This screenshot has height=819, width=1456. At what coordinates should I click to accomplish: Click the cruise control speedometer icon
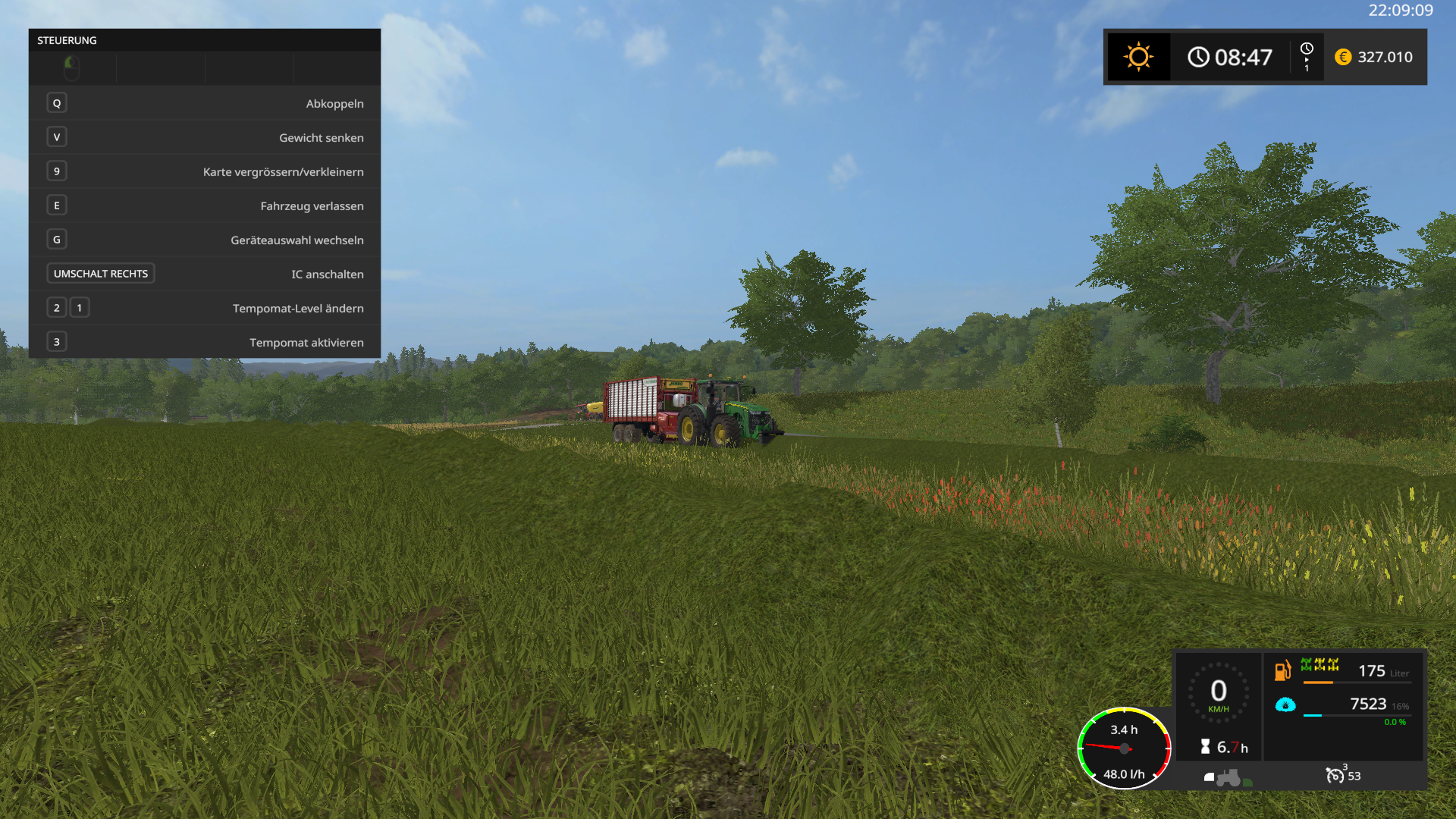pyautogui.click(x=1335, y=775)
